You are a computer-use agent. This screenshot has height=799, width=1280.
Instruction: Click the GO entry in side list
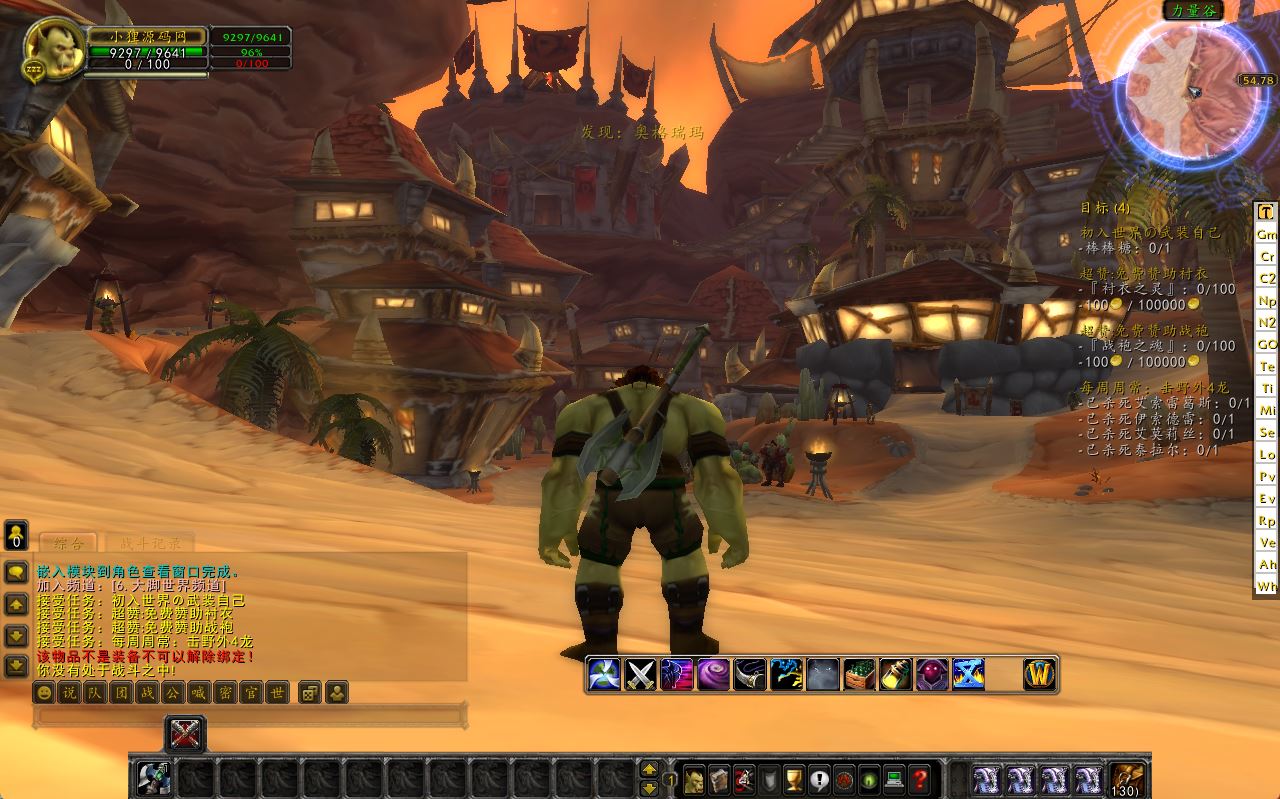point(1267,344)
